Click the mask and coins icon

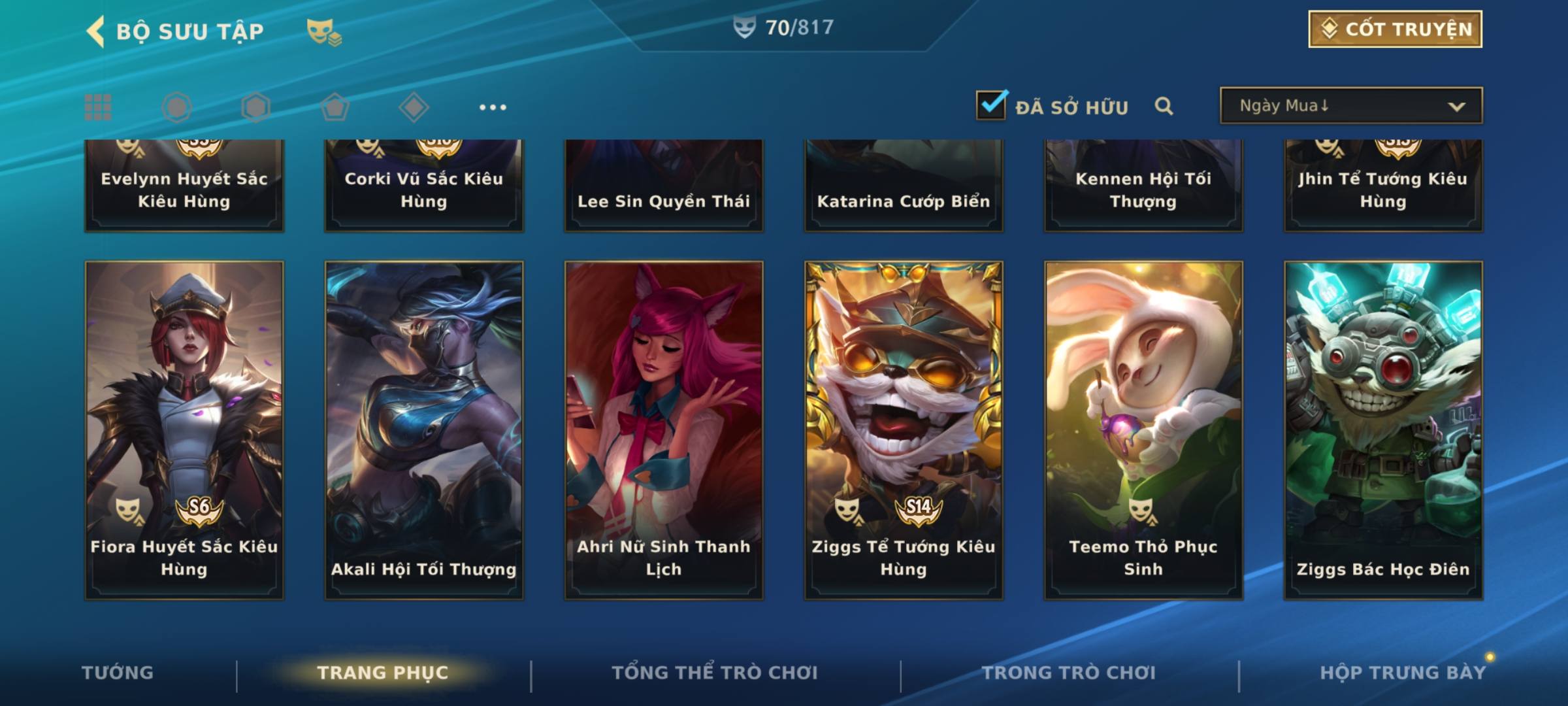pyautogui.click(x=324, y=32)
